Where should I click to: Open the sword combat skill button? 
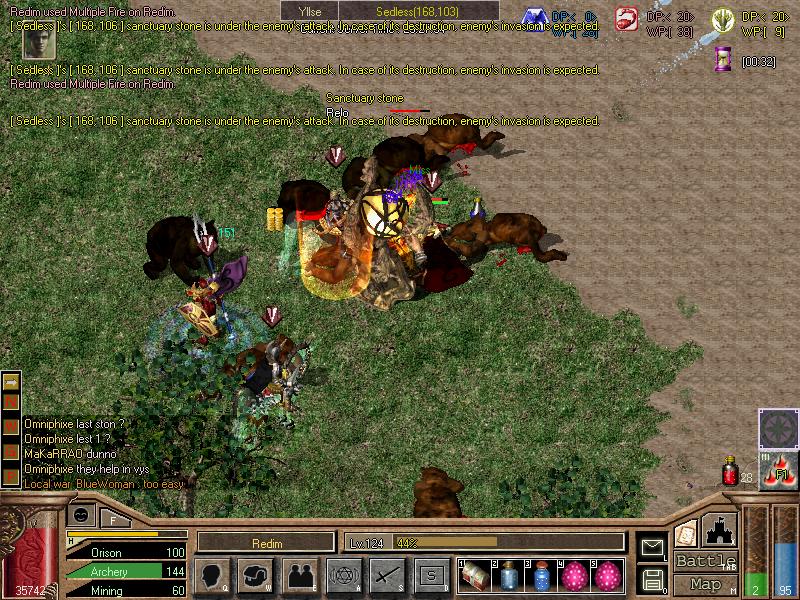pos(387,576)
